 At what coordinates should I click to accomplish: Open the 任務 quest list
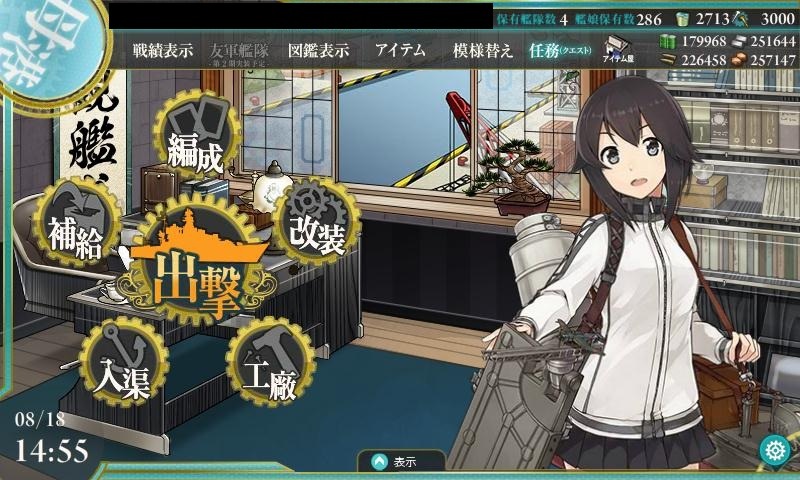pos(557,50)
